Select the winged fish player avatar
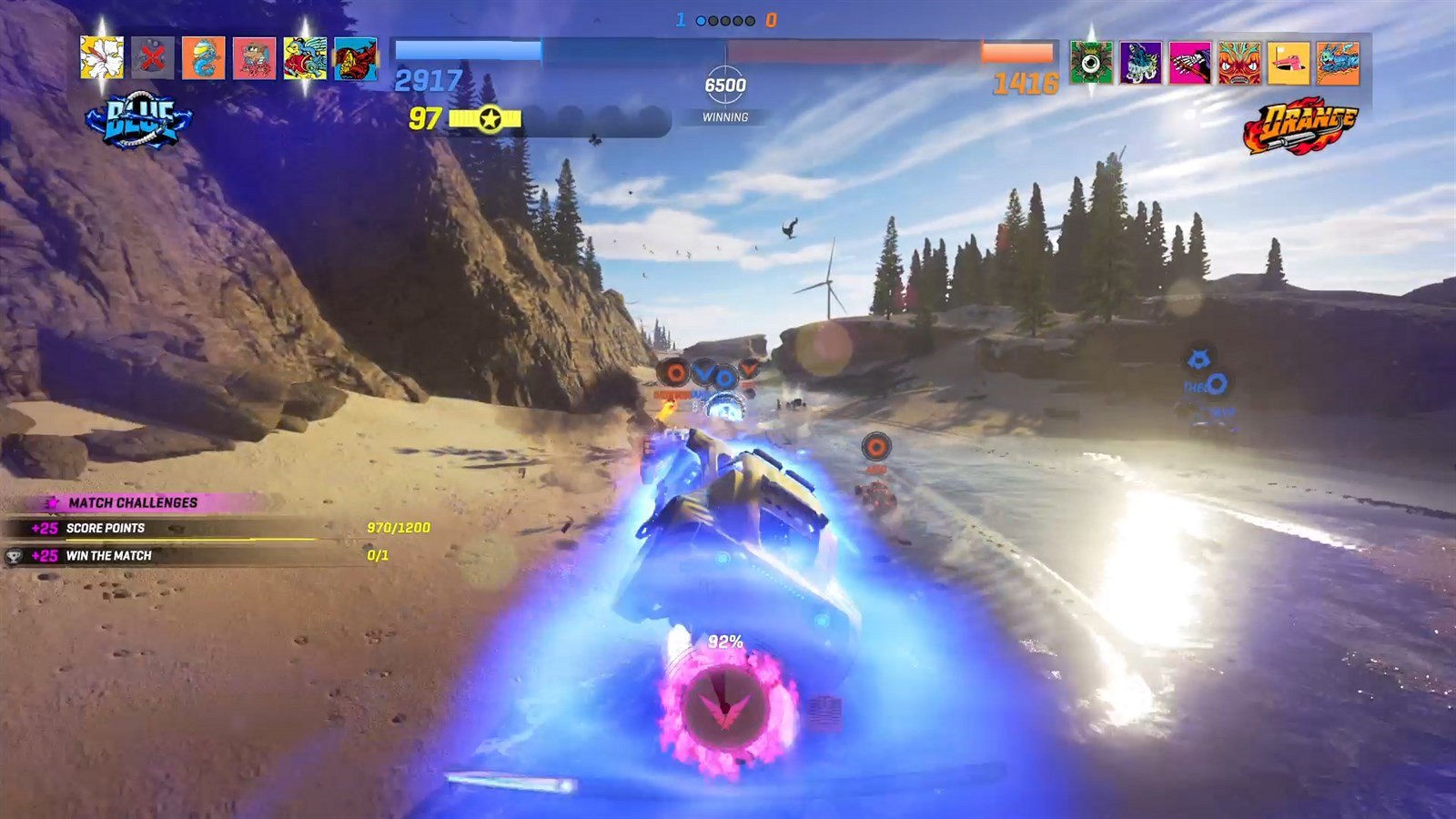1456x819 pixels. point(305,59)
